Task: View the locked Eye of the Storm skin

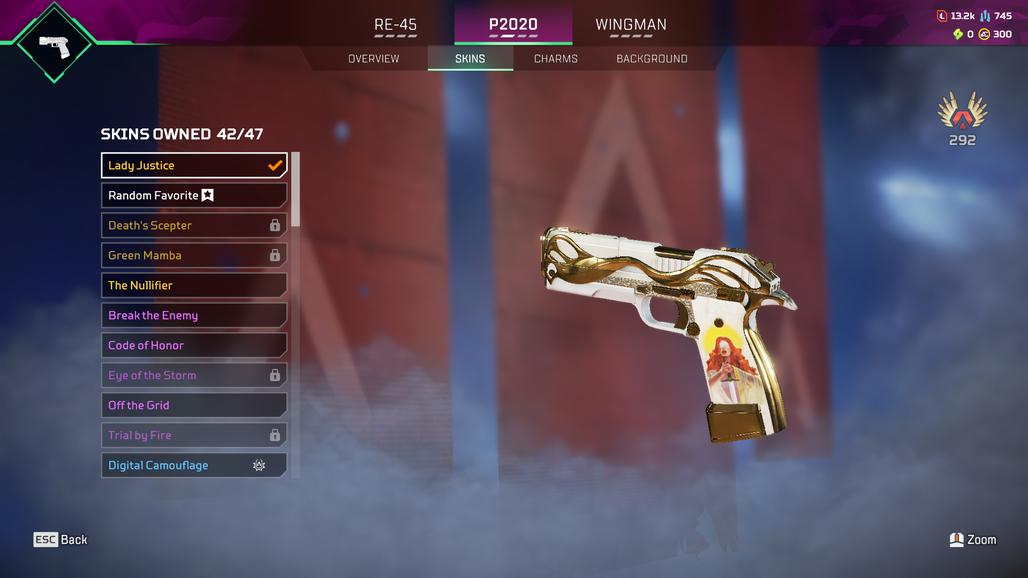Action: (x=194, y=376)
